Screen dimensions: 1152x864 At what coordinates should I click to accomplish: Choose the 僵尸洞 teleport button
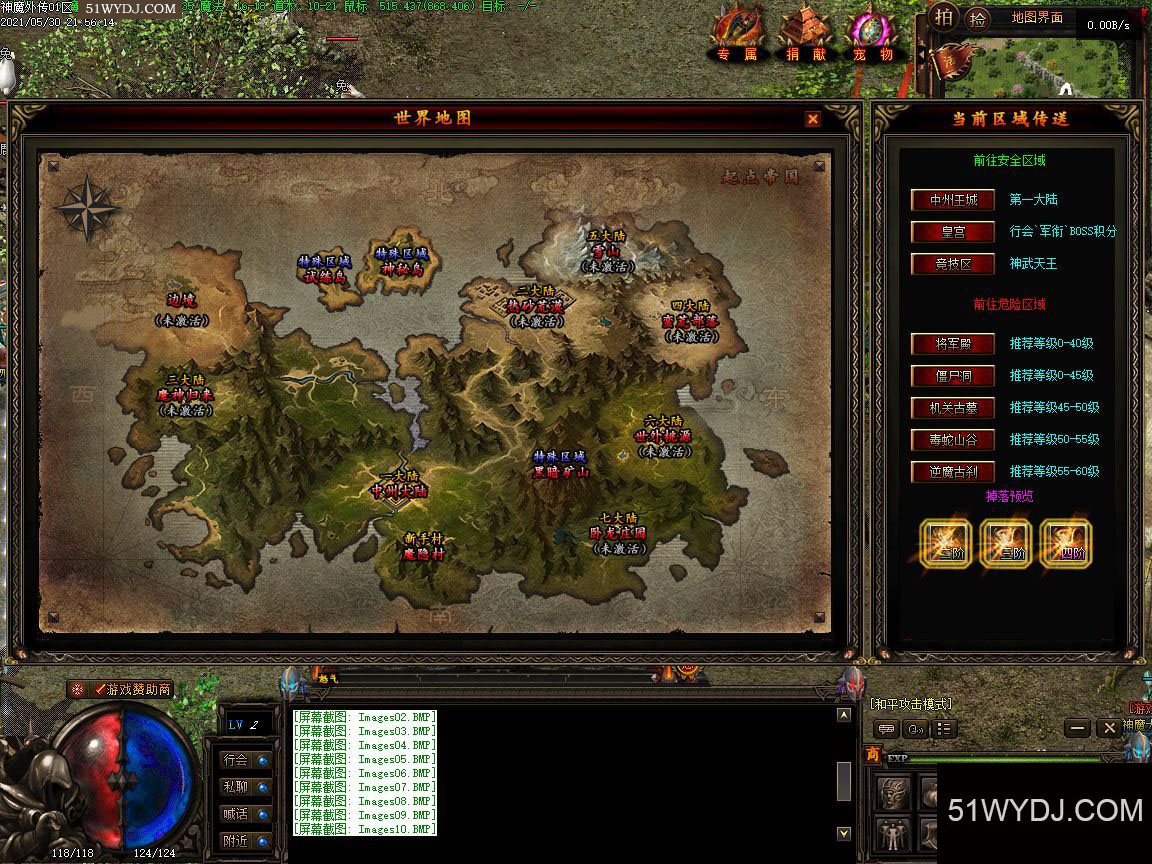click(x=953, y=376)
